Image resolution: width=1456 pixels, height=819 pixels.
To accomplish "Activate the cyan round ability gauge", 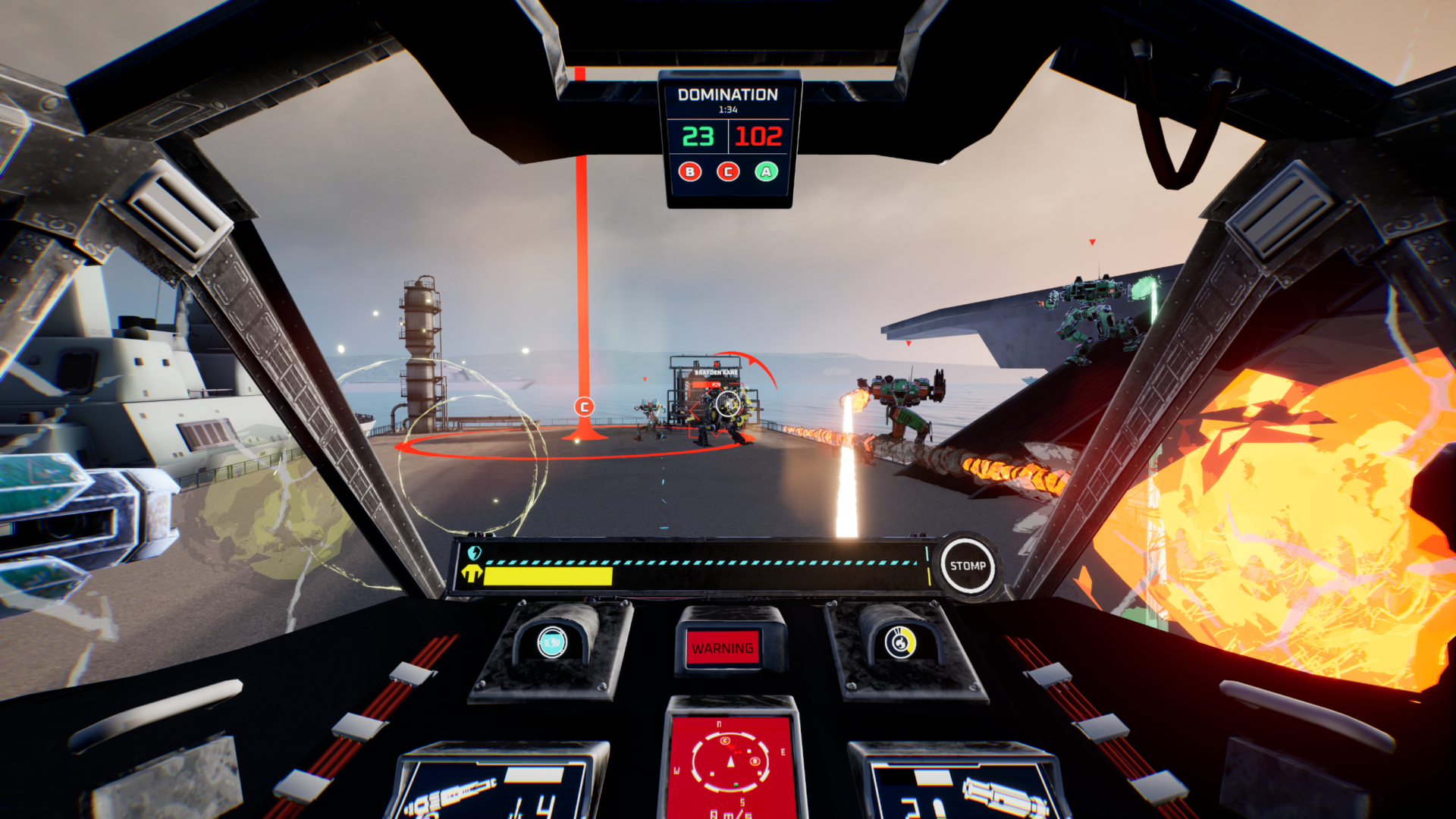I will pos(552,643).
